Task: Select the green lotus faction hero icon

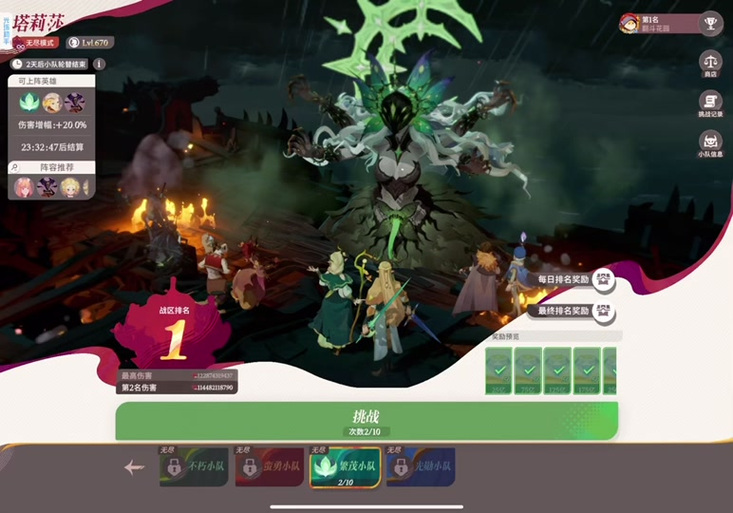Action: coord(27,102)
